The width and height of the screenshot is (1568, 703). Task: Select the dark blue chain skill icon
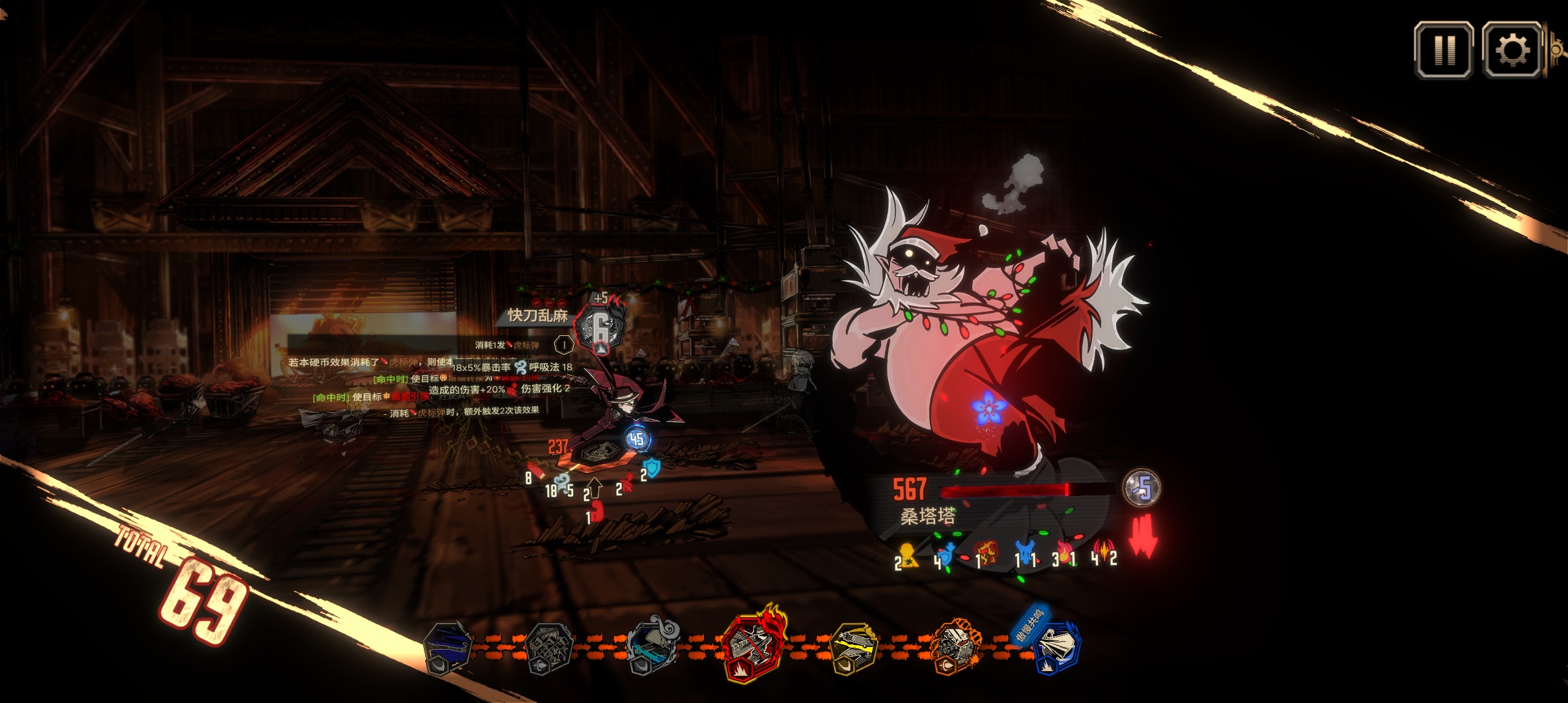point(448,648)
